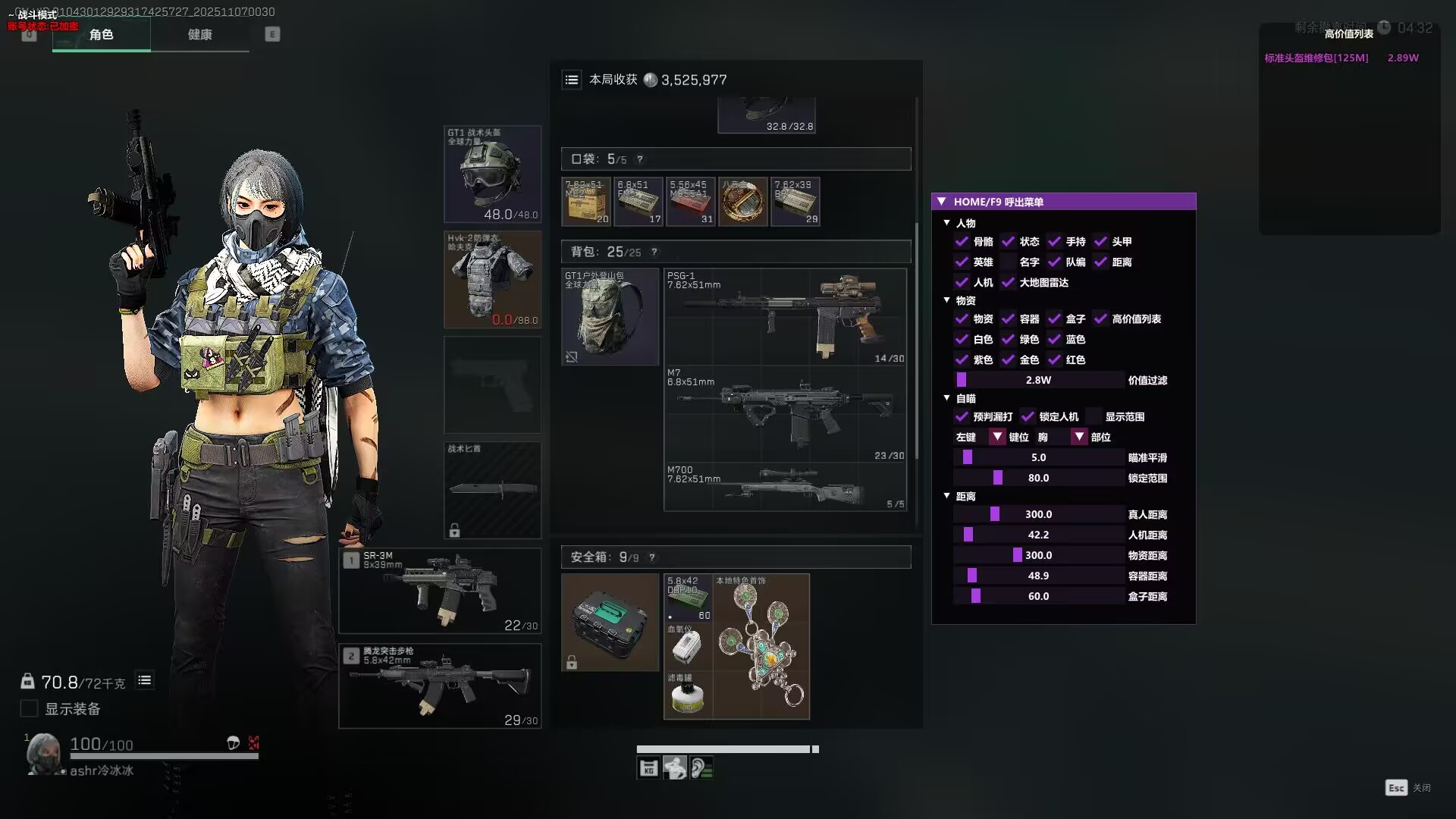Toggle the 显示装备 checkbox
1456x819 pixels.
pos(29,709)
